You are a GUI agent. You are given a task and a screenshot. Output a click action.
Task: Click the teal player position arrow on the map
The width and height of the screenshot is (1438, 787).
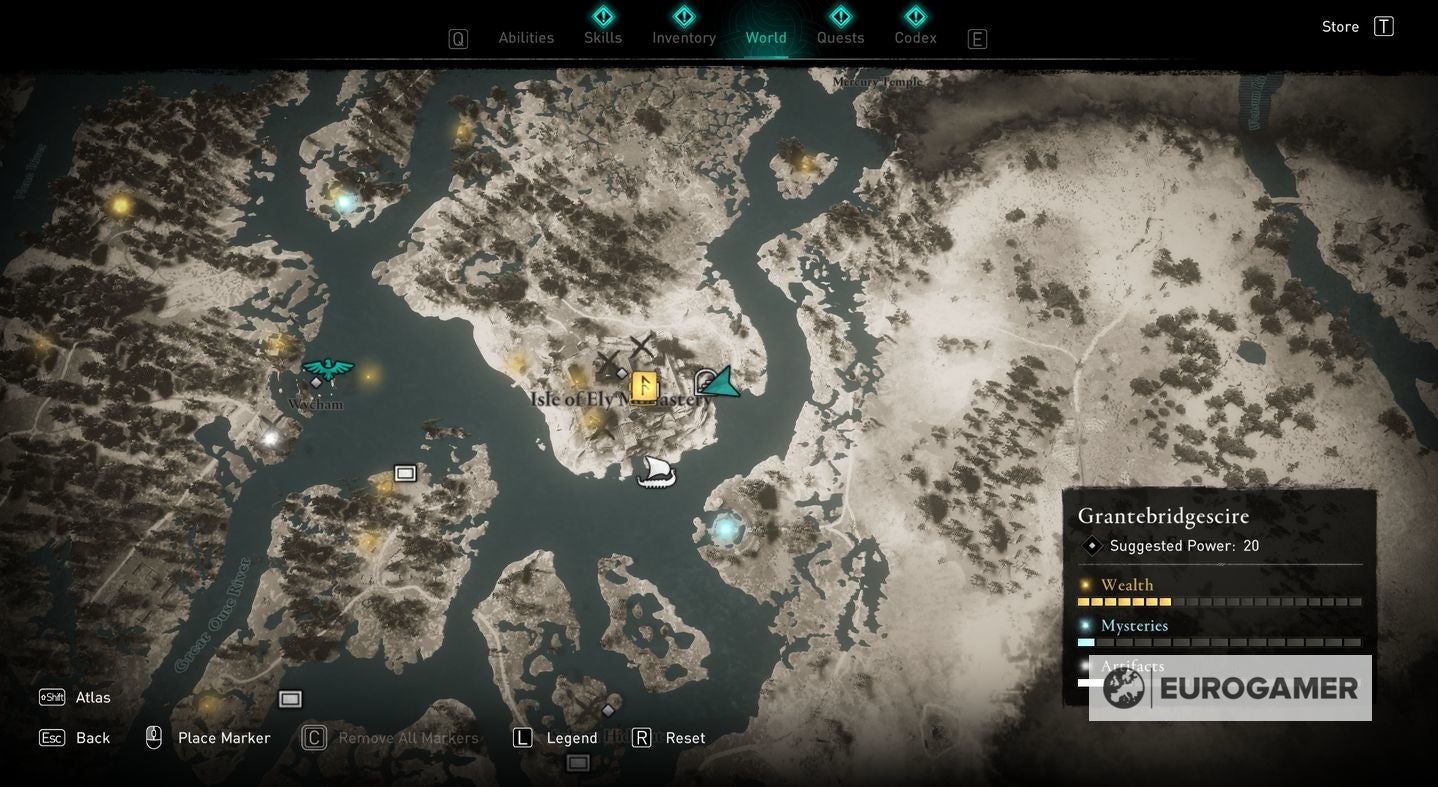point(723,382)
